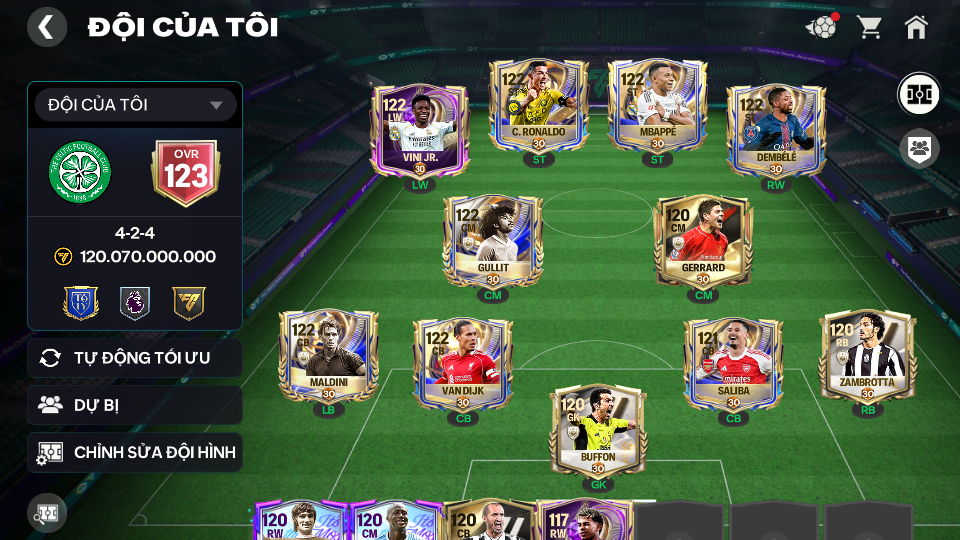The width and height of the screenshot is (960, 540).
Task: Pick the Mbappé striker card
Action: pyautogui.click(x=657, y=105)
